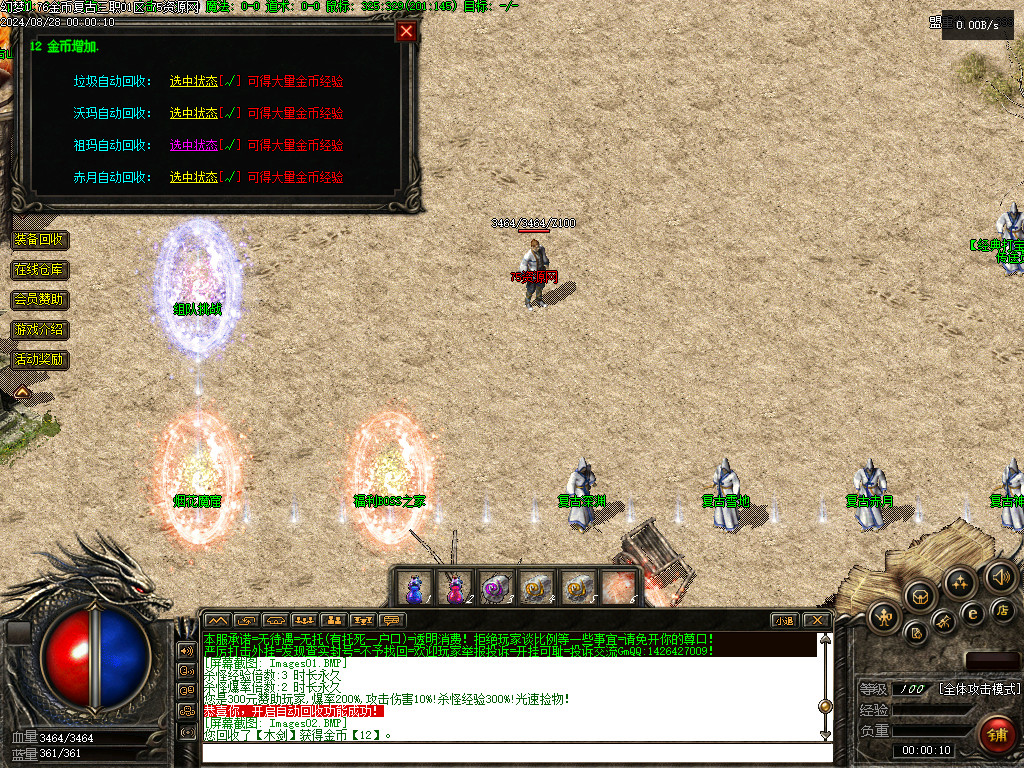This screenshot has width=1024, height=768.
Task: Close the auto-recycle dialog with the red X
Action: click(x=406, y=31)
